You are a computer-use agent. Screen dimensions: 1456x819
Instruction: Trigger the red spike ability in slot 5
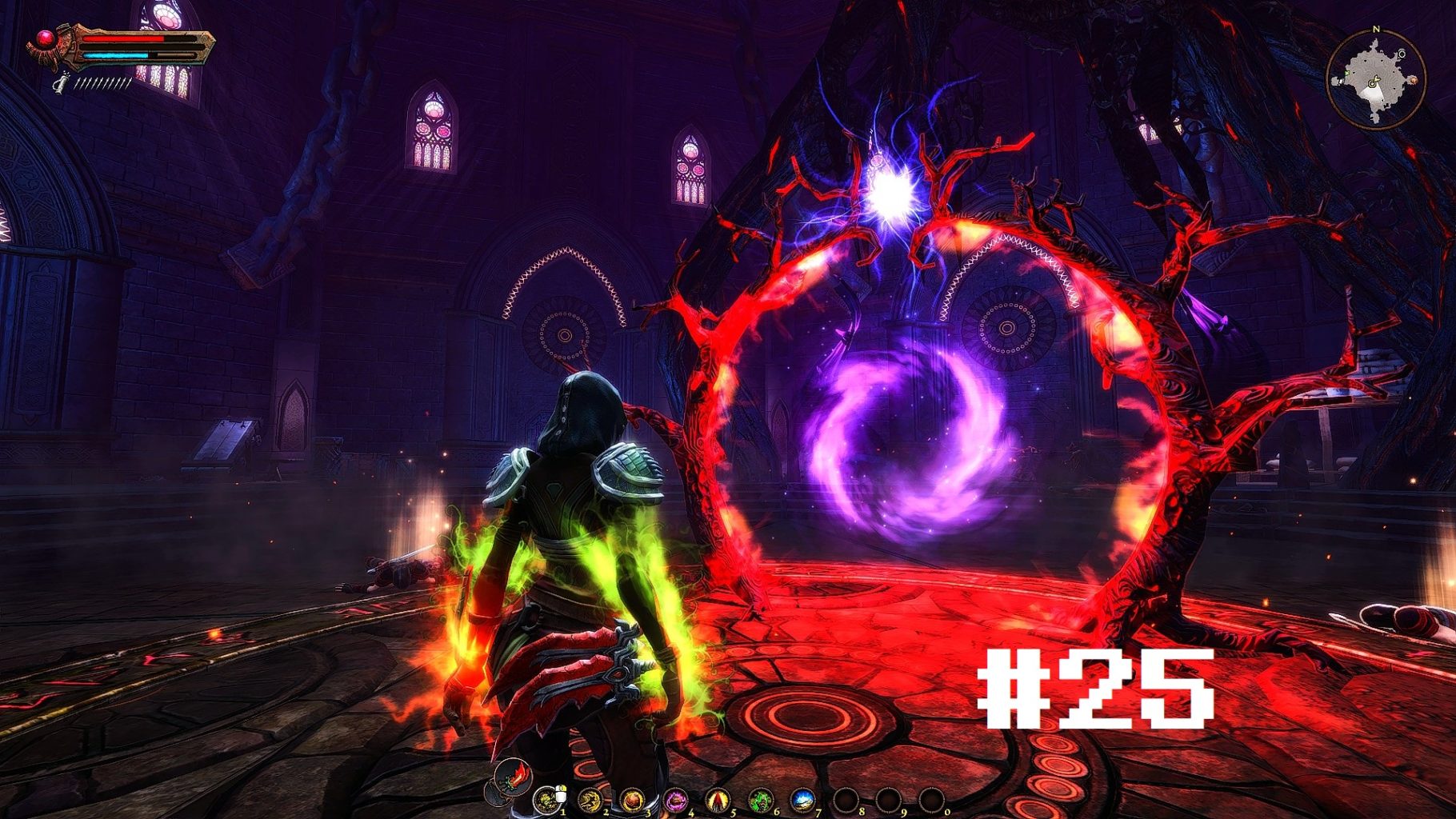click(x=718, y=799)
